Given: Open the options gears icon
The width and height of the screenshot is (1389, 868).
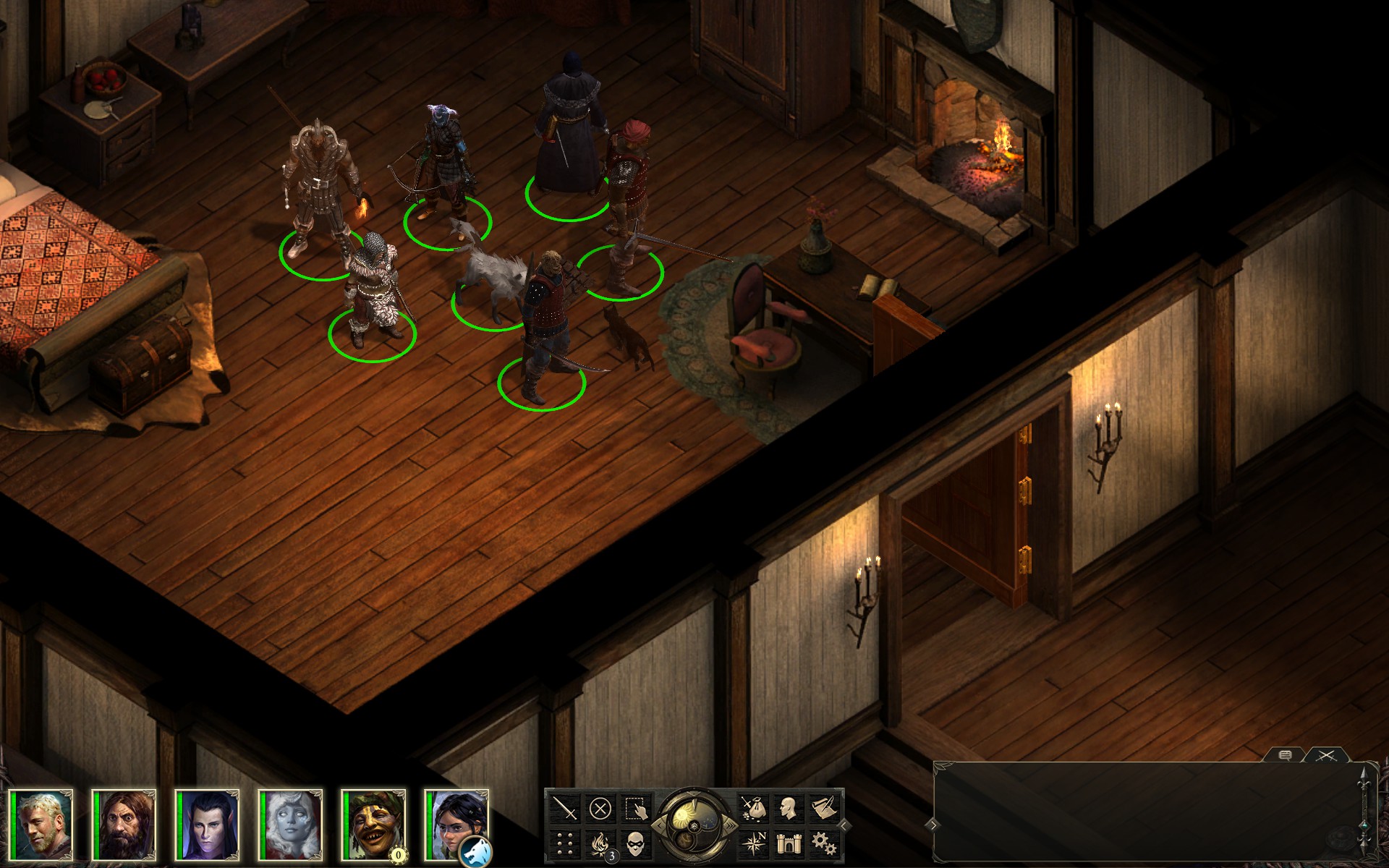Looking at the screenshot, I should click(823, 843).
